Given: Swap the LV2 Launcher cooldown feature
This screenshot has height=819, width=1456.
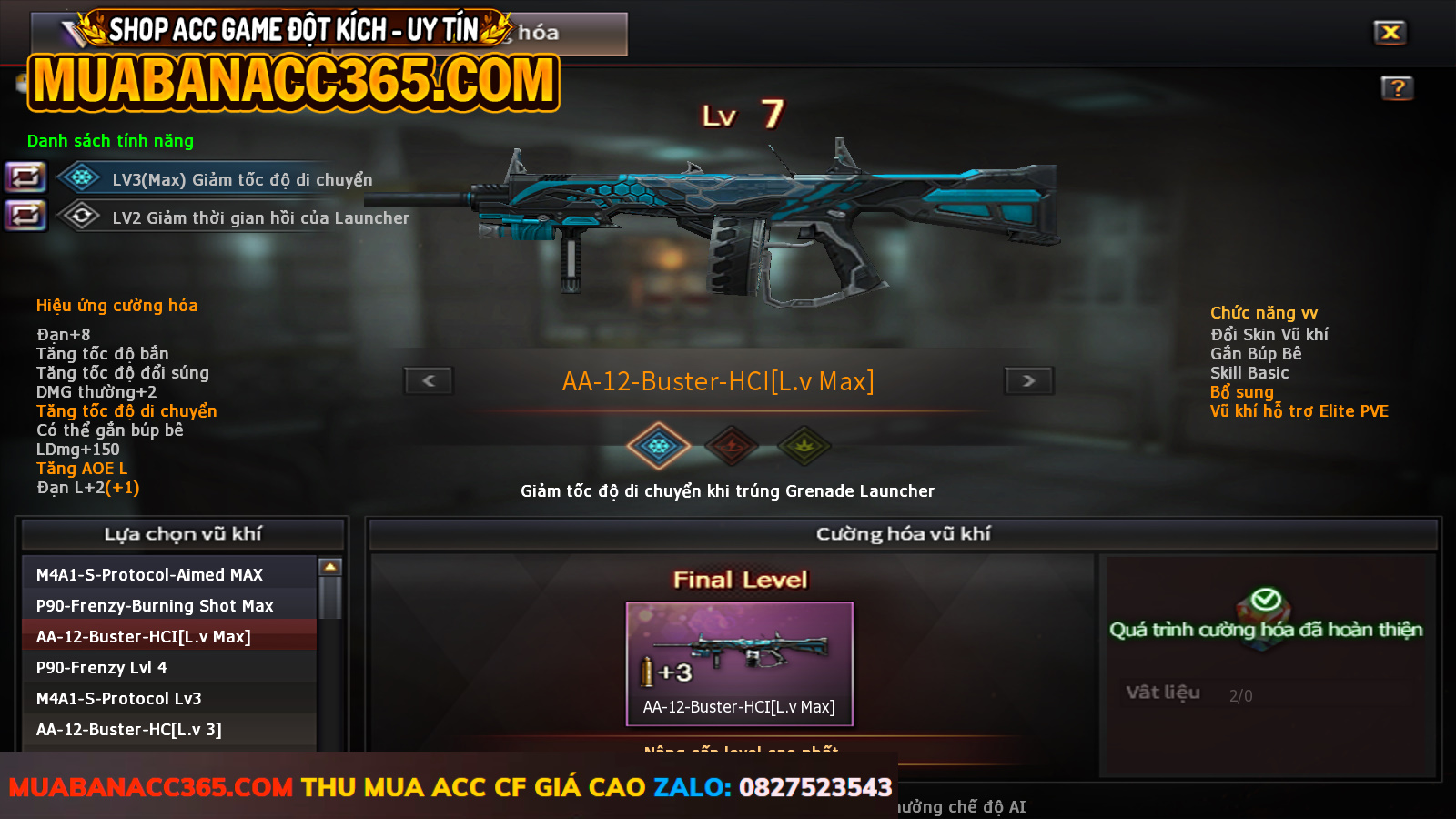Looking at the screenshot, I should [25, 216].
